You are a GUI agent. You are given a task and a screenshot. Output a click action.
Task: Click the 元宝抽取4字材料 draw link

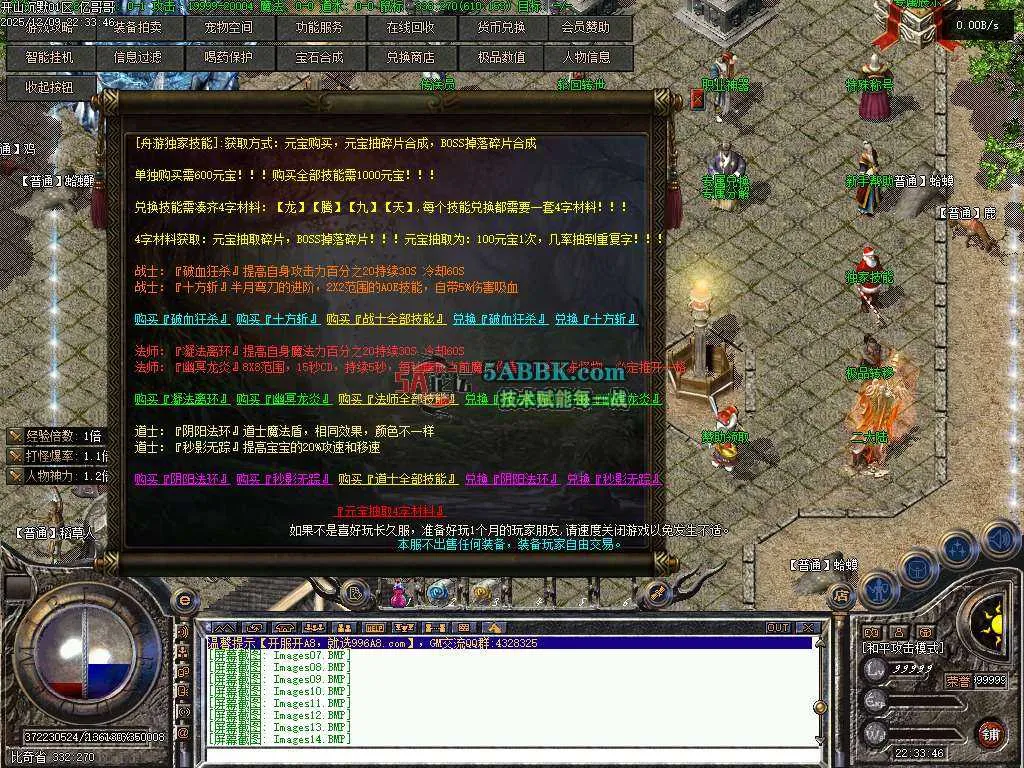[391, 511]
